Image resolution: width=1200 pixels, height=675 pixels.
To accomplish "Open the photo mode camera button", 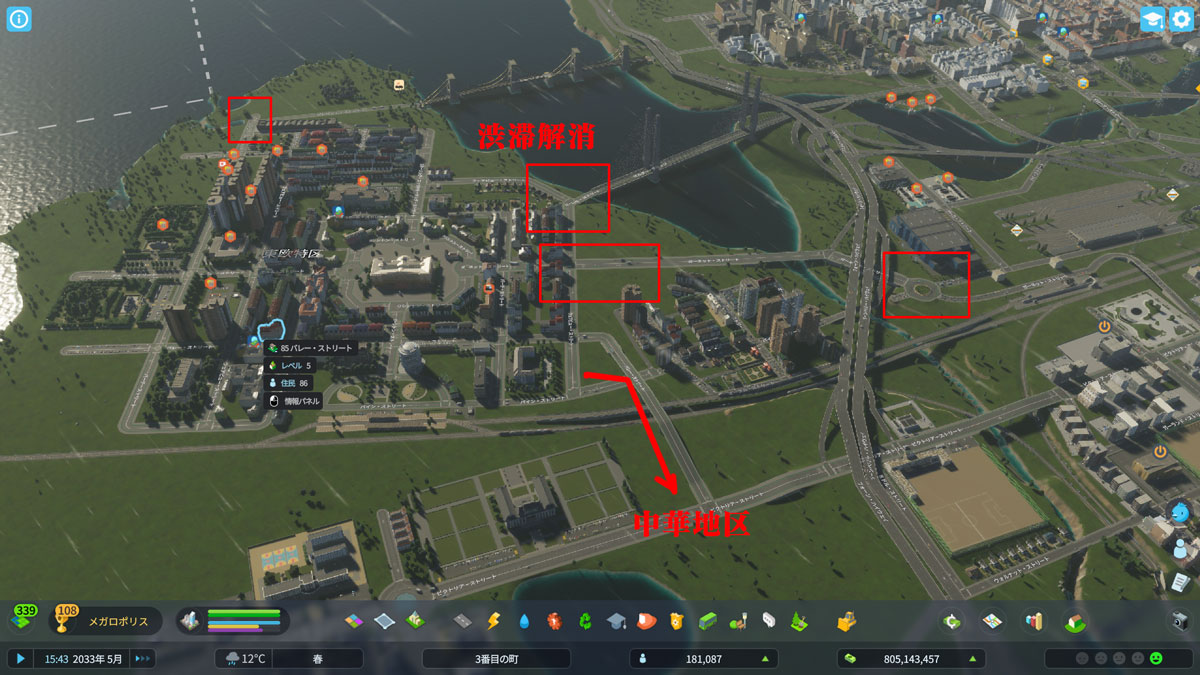I will pos(1180,621).
